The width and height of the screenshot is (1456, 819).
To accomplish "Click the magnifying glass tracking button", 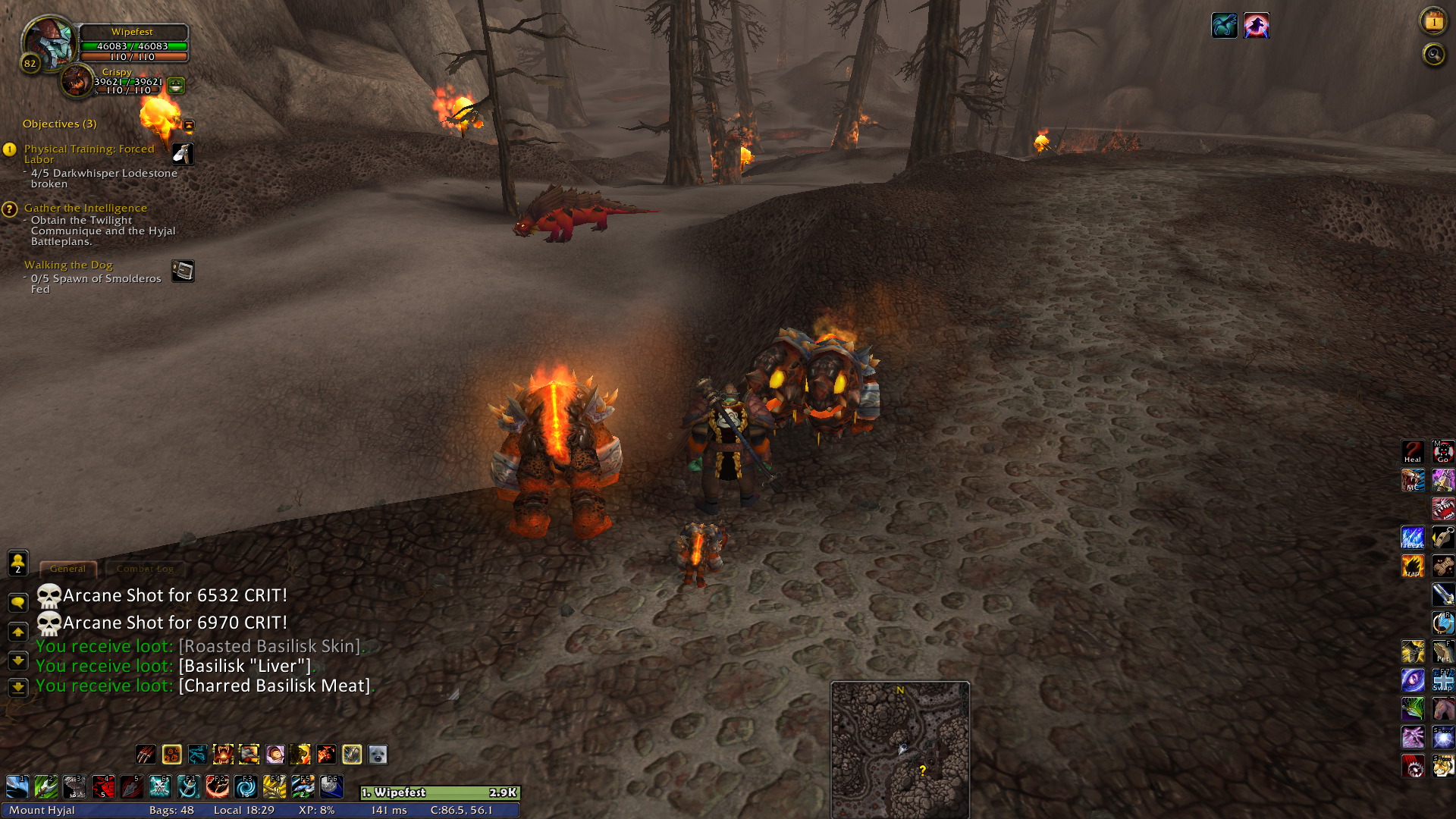I will 1432,55.
